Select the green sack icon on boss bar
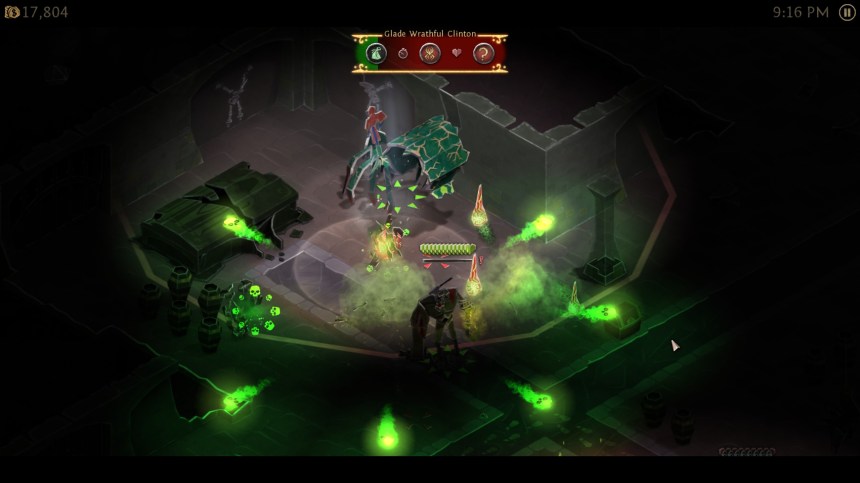 click(376, 53)
